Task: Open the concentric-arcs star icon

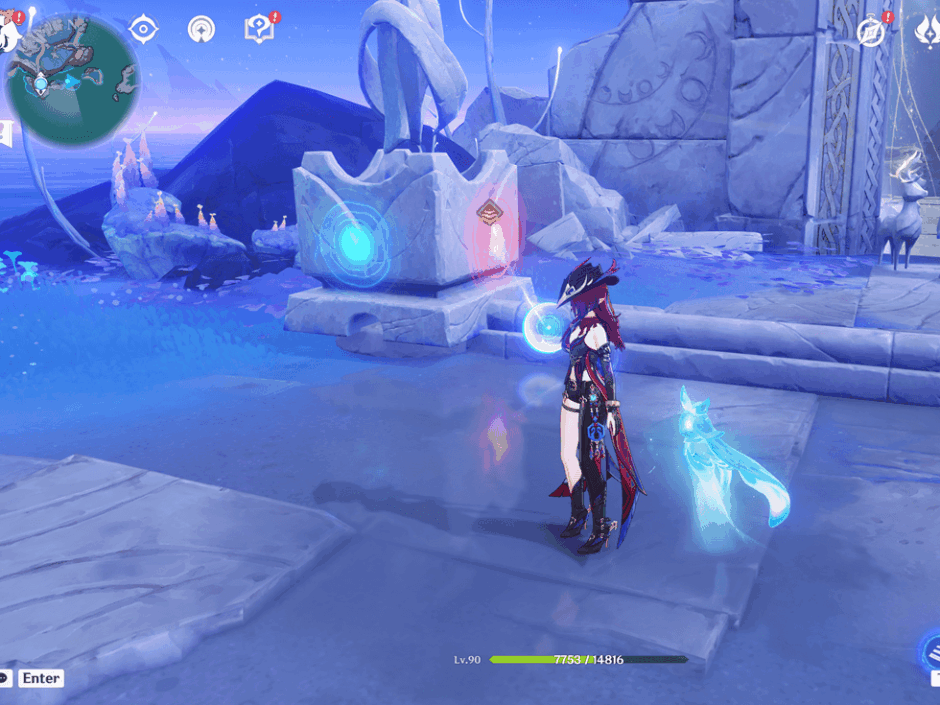Action: click(x=201, y=29)
